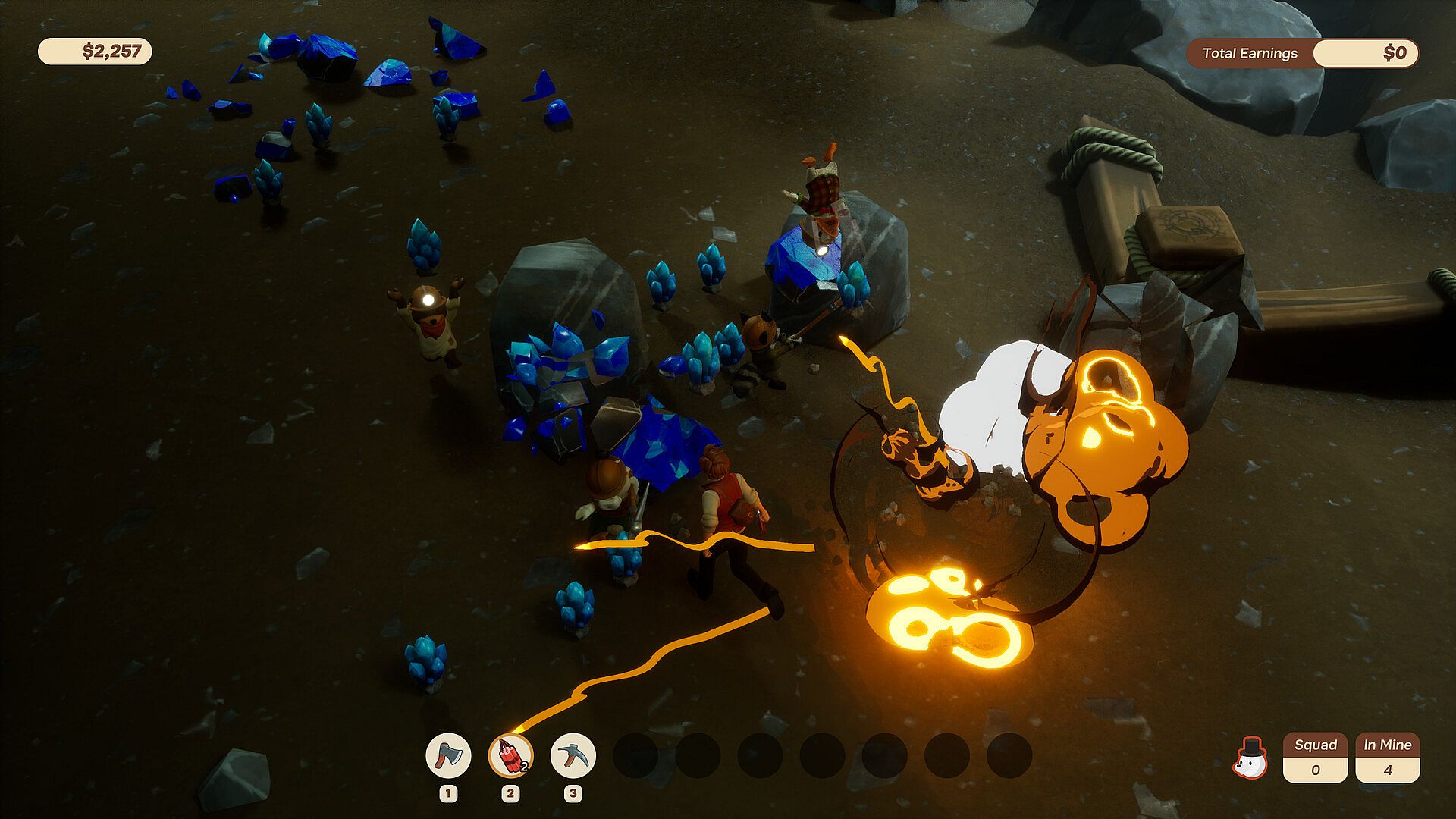Choose the dynamite hotbar slot

point(510,755)
